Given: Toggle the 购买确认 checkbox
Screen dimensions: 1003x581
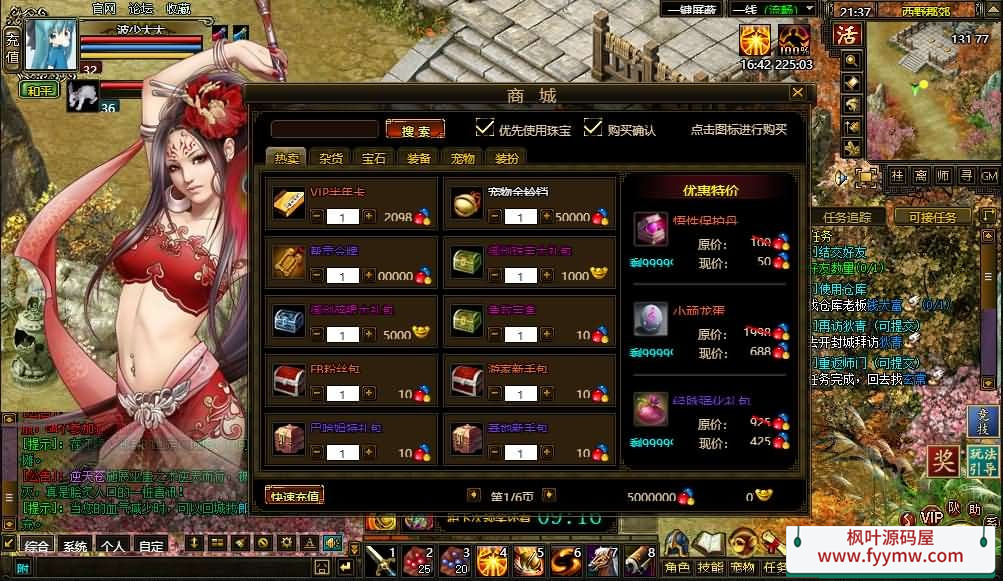Looking at the screenshot, I should click(594, 128).
